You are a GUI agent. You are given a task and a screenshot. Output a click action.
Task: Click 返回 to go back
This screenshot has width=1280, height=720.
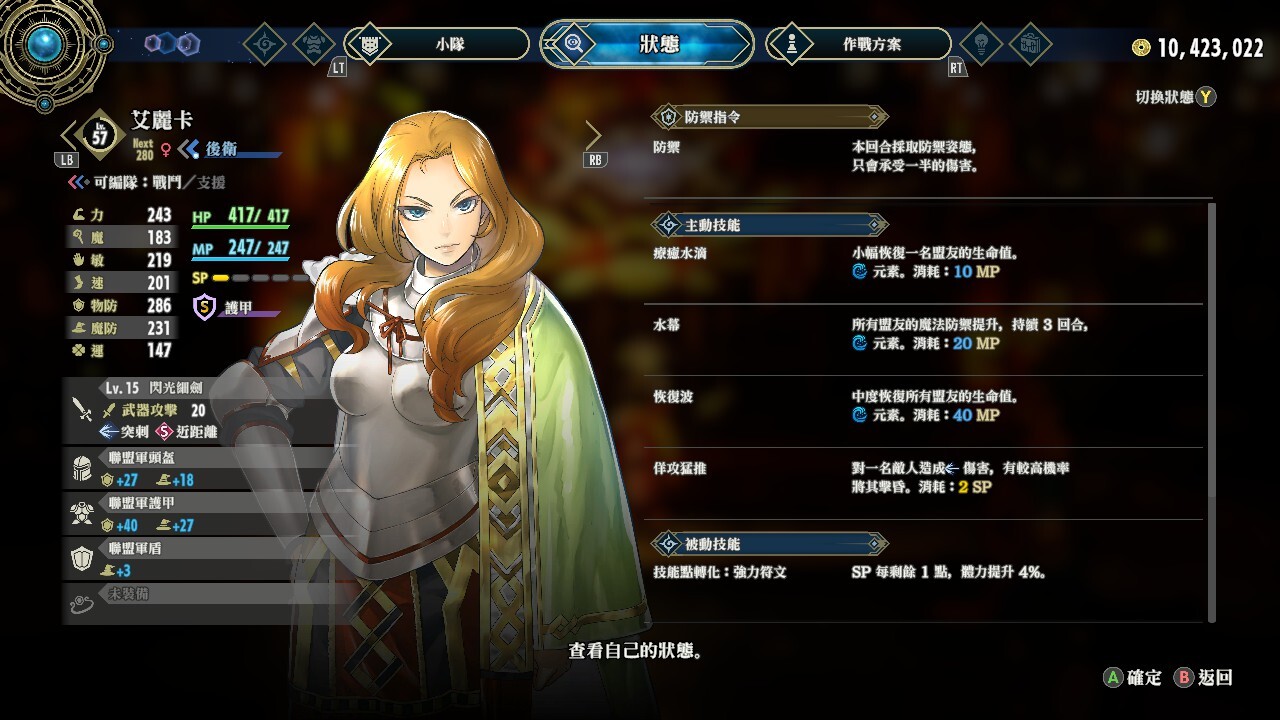1204,678
